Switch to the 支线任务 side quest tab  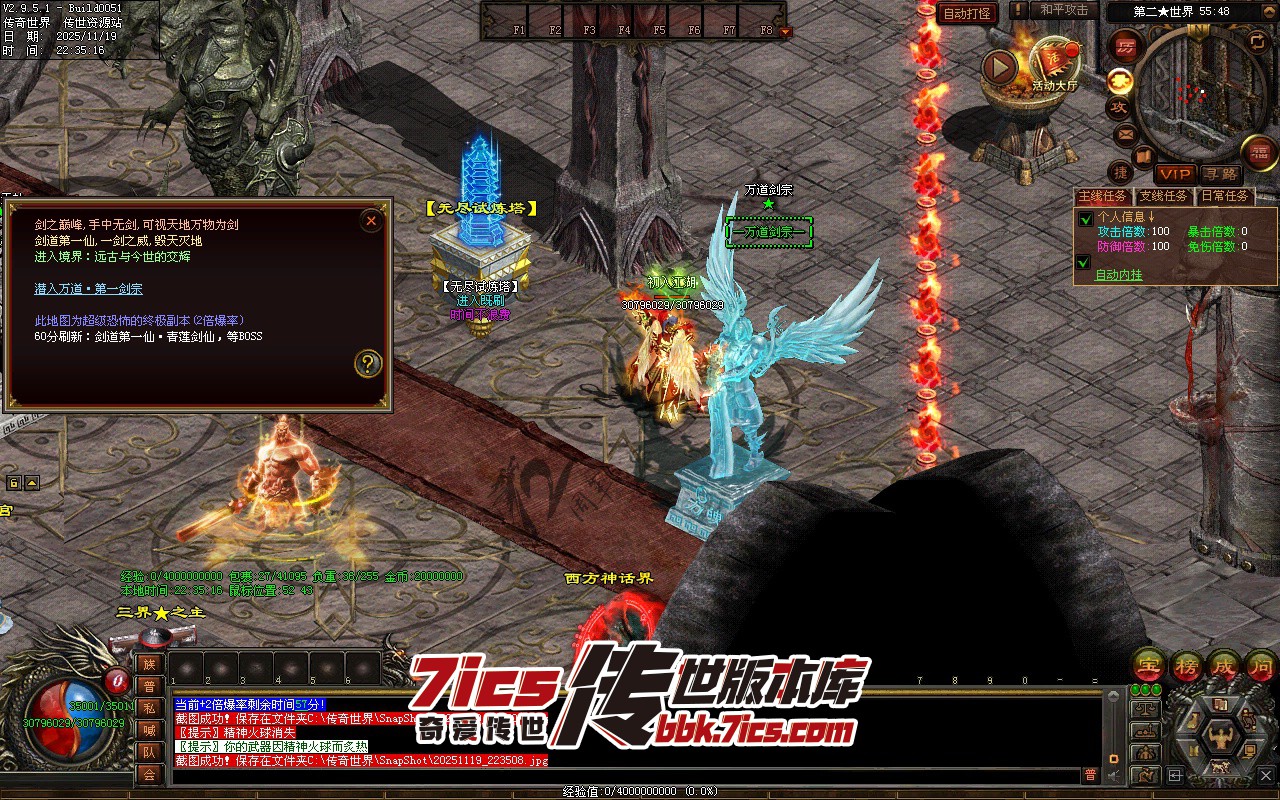tap(1164, 196)
